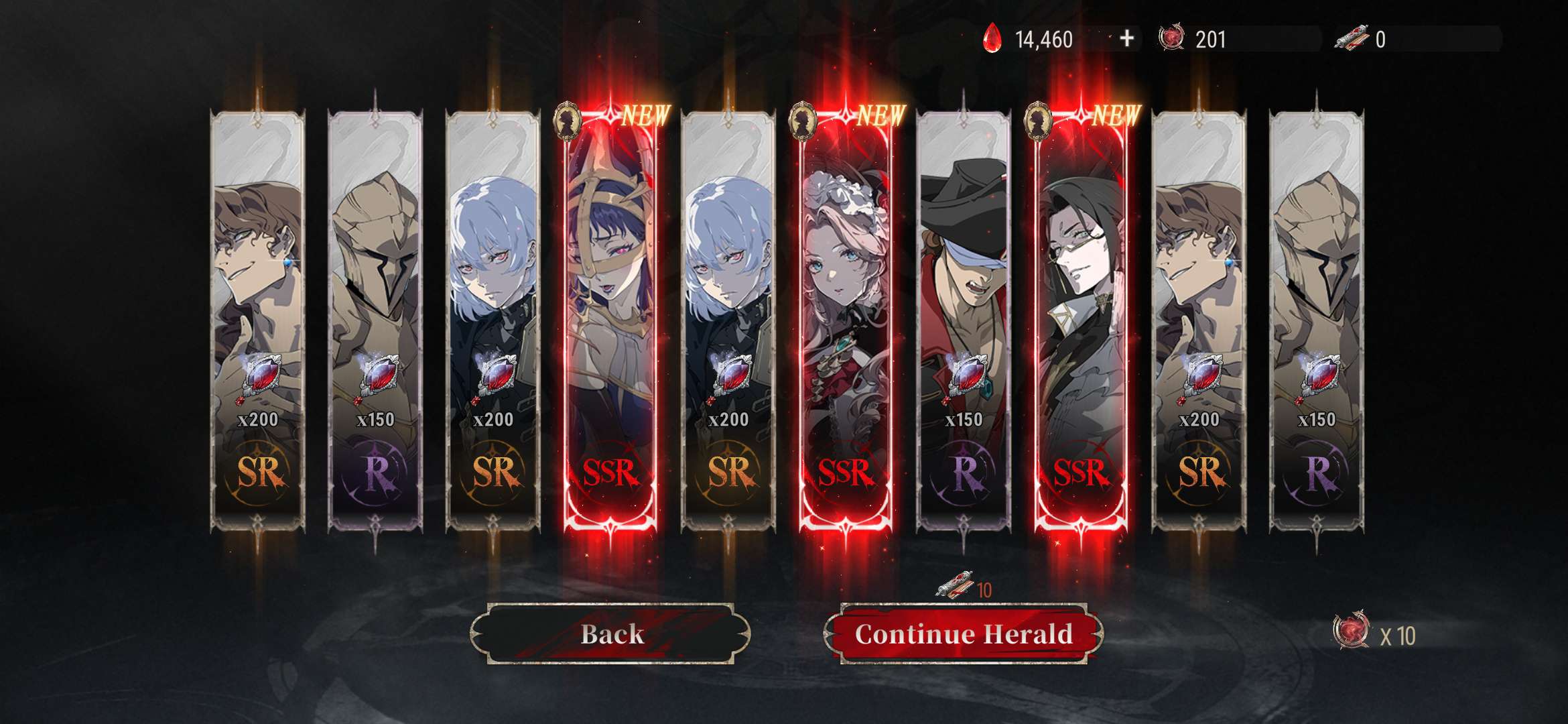Choose the SSR dark-haired man with glasses card
The width and height of the screenshot is (1568, 724).
(1081, 322)
